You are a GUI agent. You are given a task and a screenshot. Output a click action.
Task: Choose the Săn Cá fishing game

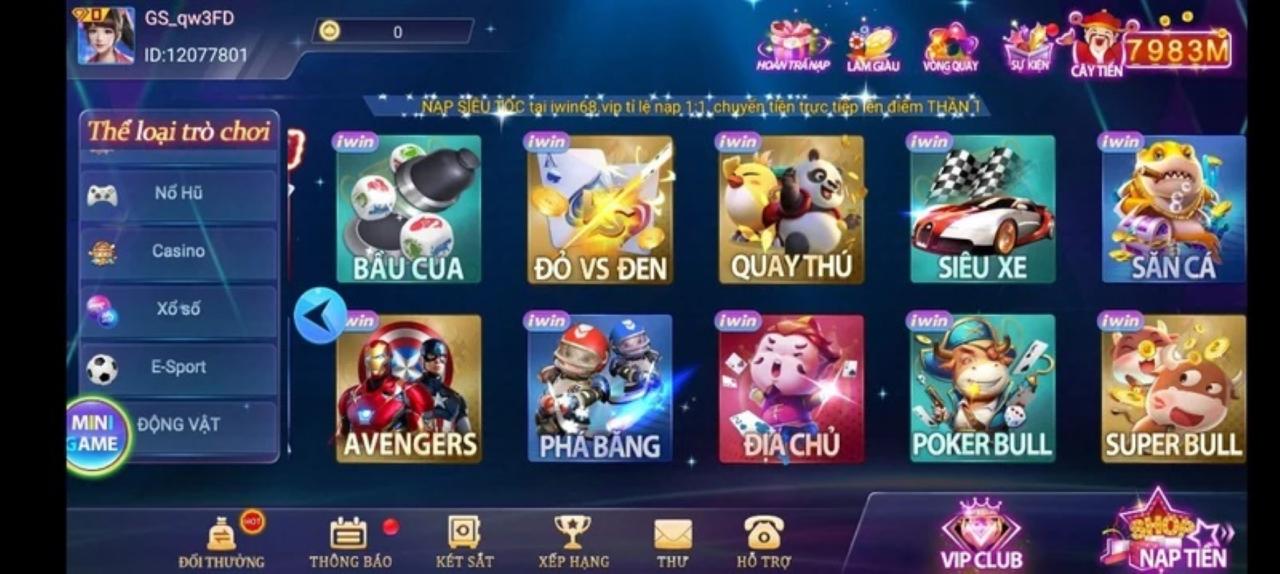[1173, 210]
